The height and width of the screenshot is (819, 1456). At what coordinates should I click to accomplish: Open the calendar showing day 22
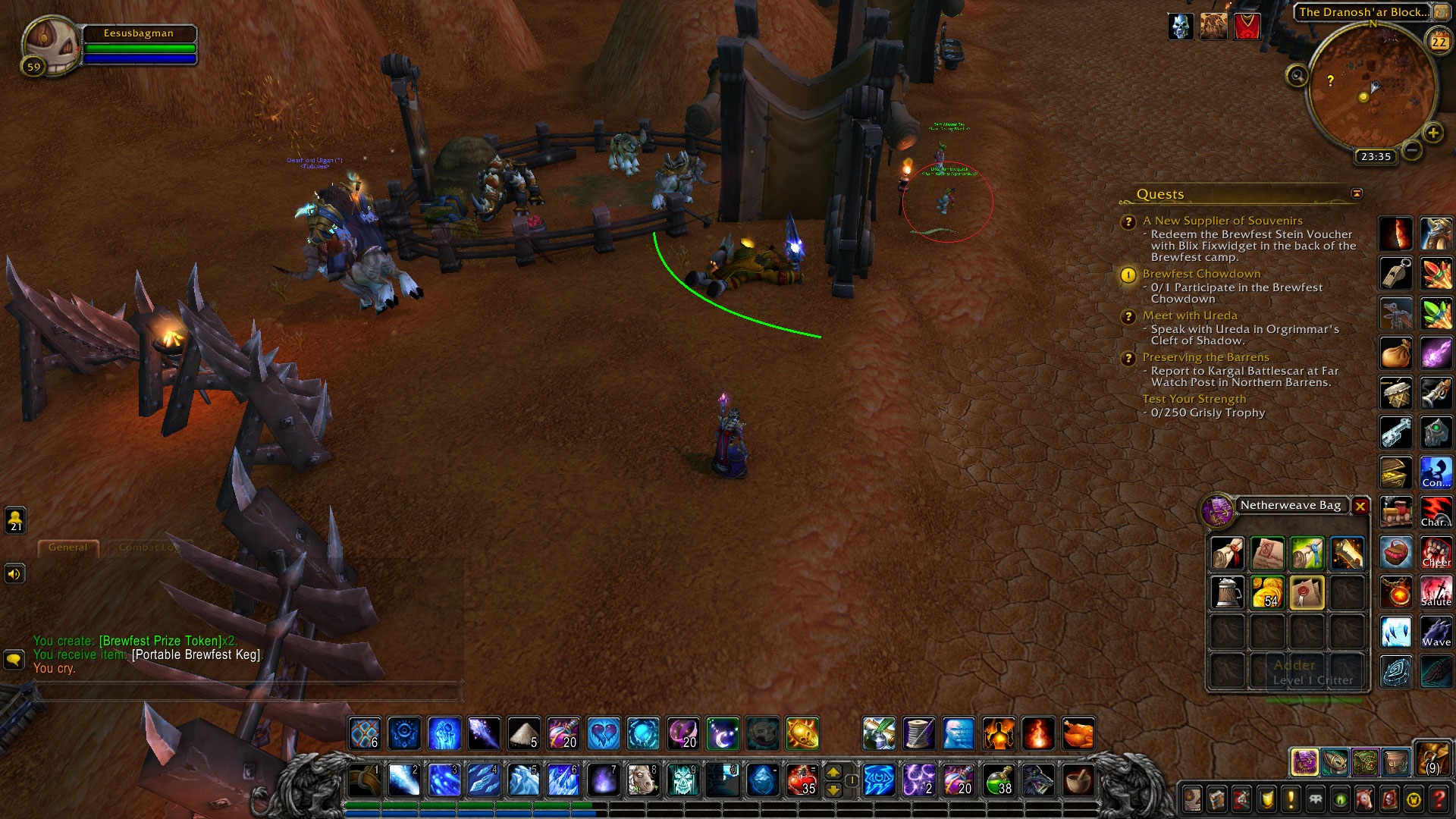click(1439, 42)
